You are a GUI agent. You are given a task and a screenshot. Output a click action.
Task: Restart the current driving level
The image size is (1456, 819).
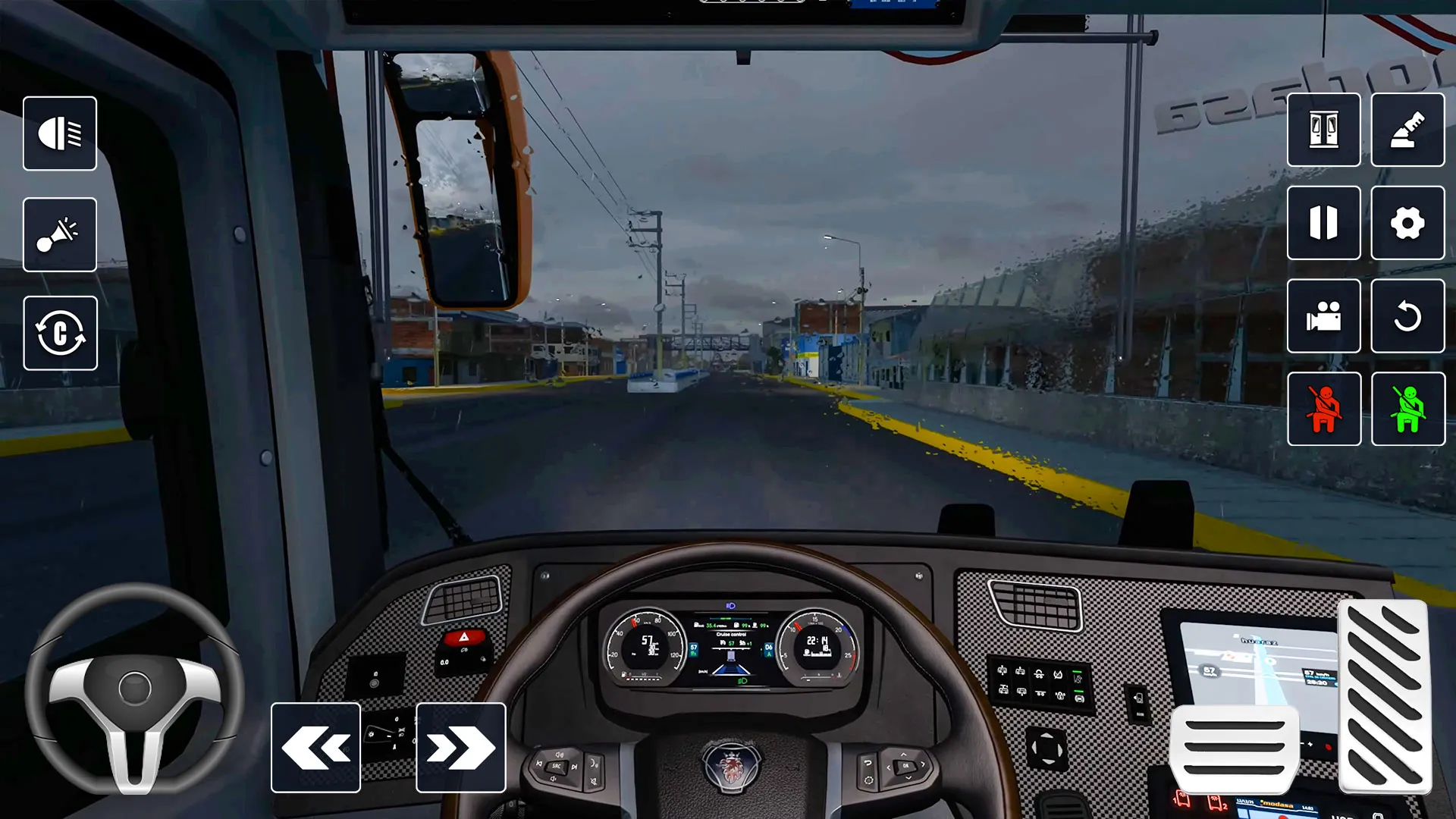tap(1407, 316)
